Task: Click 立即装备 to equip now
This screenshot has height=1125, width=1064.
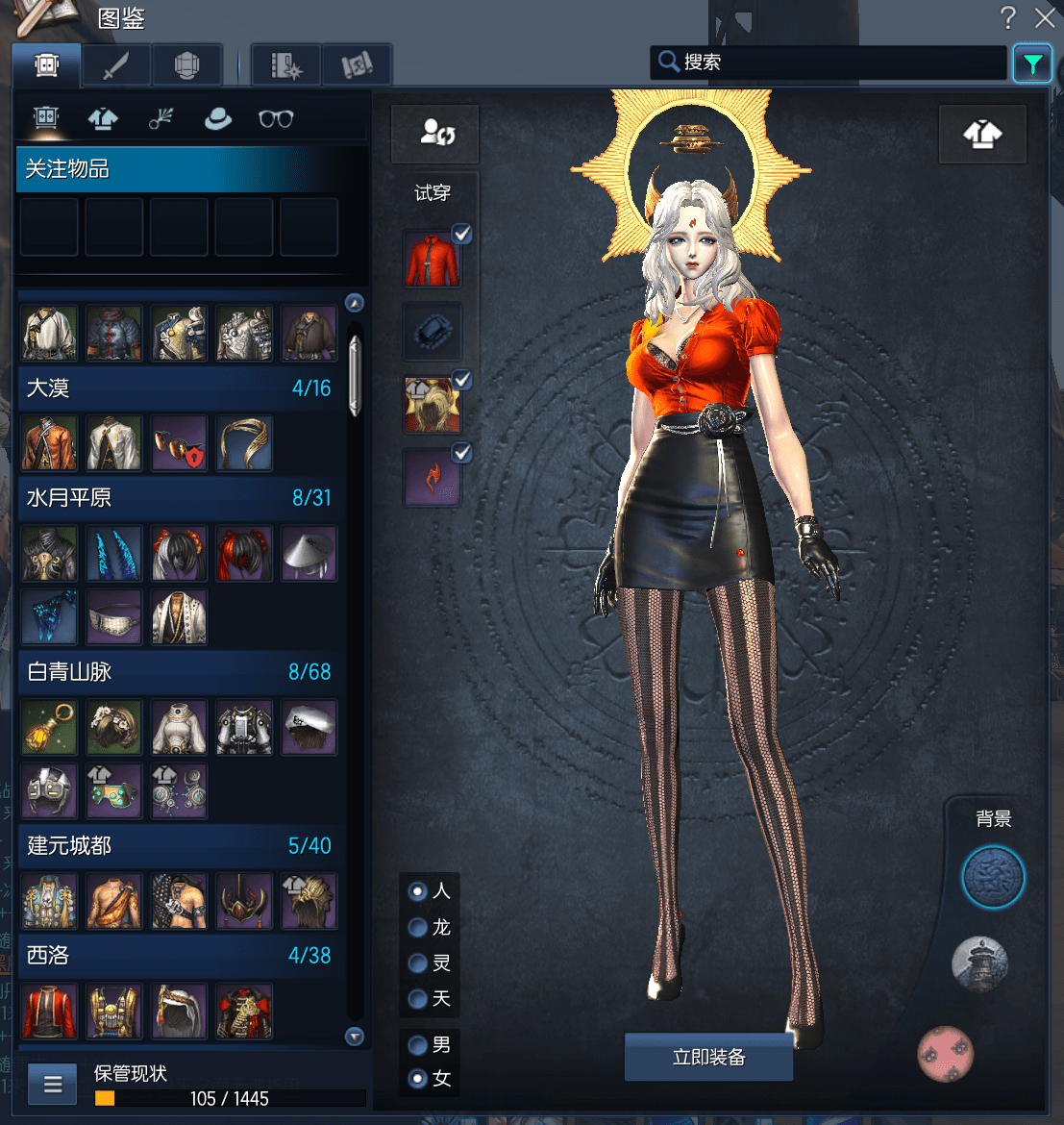Action: pyautogui.click(x=708, y=1058)
